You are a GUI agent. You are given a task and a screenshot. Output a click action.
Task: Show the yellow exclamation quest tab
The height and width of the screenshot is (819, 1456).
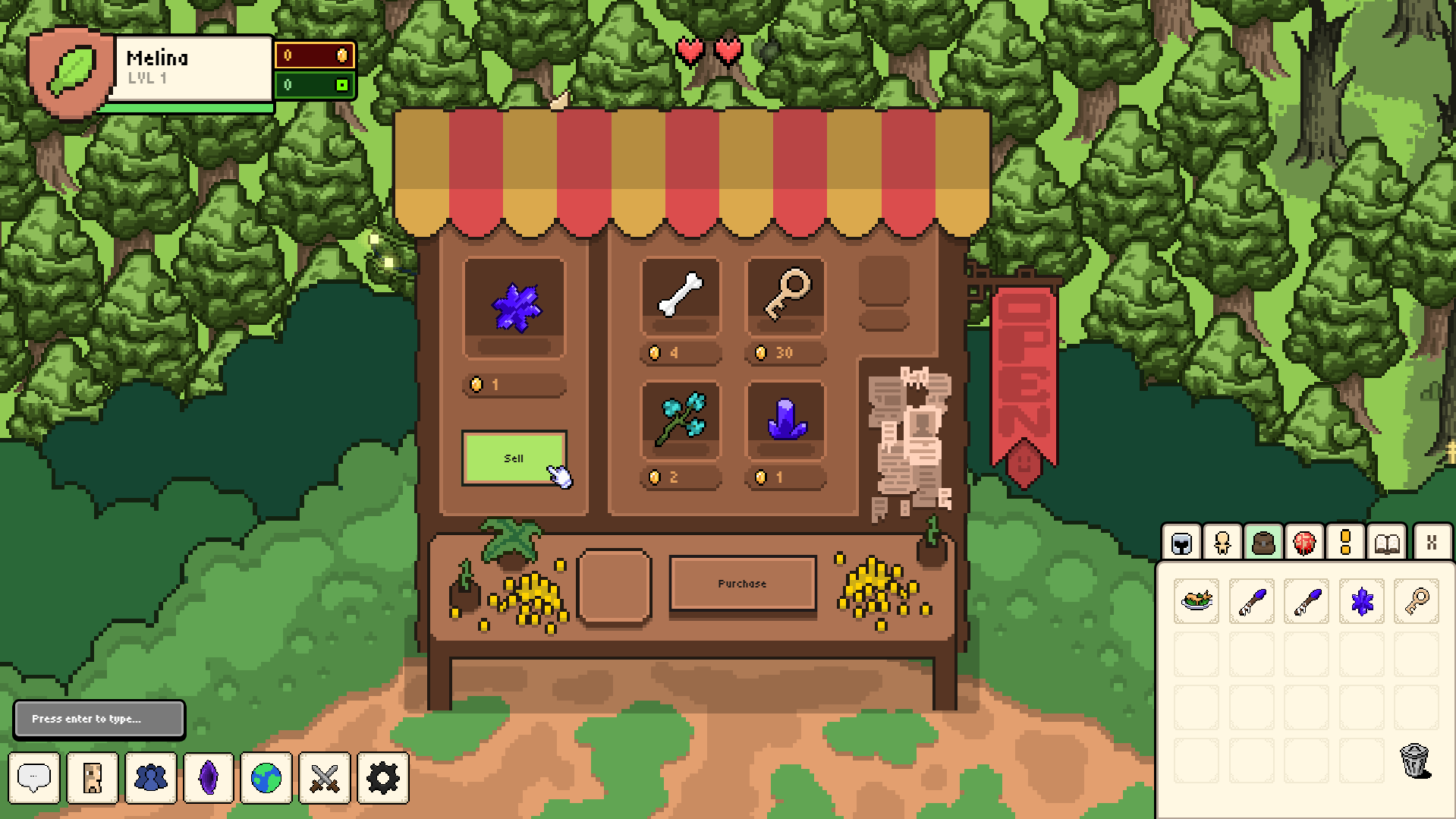[x=1345, y=543]
